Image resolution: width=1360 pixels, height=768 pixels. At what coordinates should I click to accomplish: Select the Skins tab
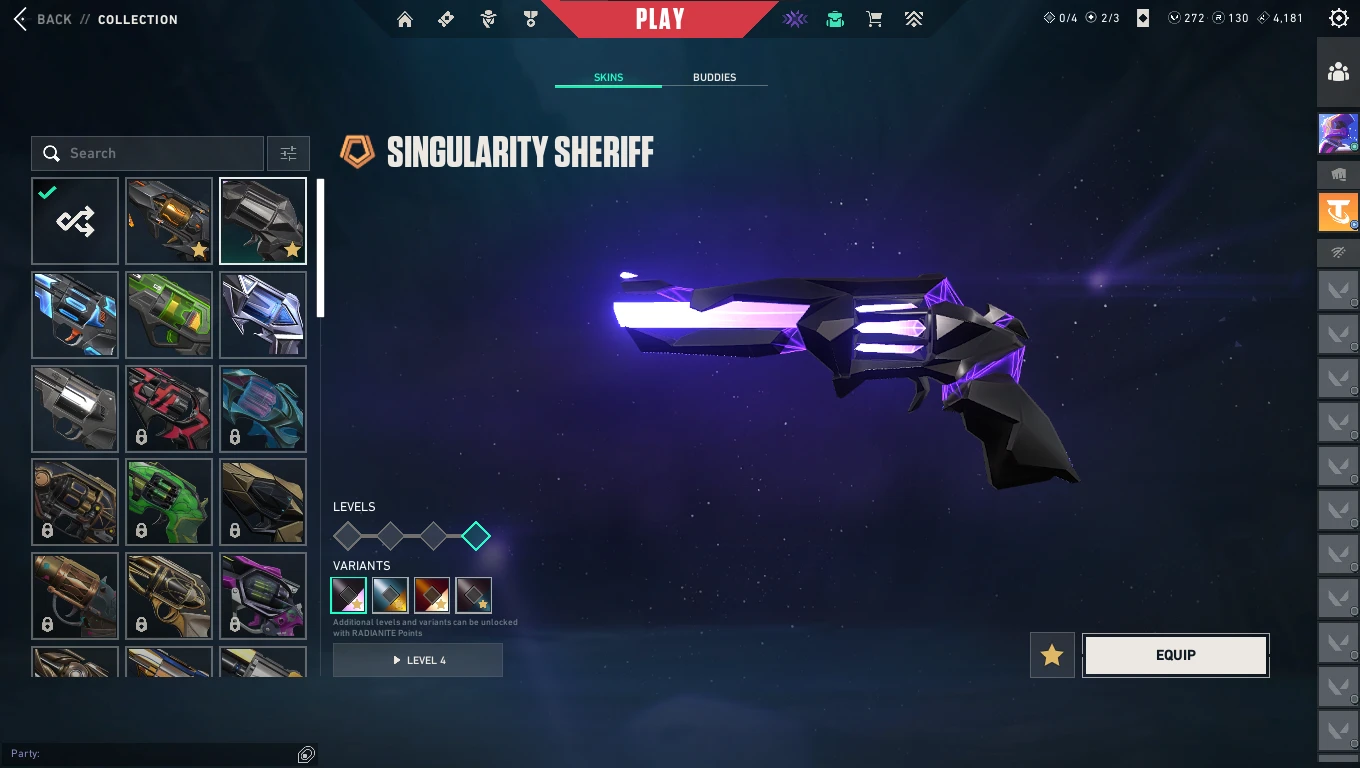tap(608, 77)
